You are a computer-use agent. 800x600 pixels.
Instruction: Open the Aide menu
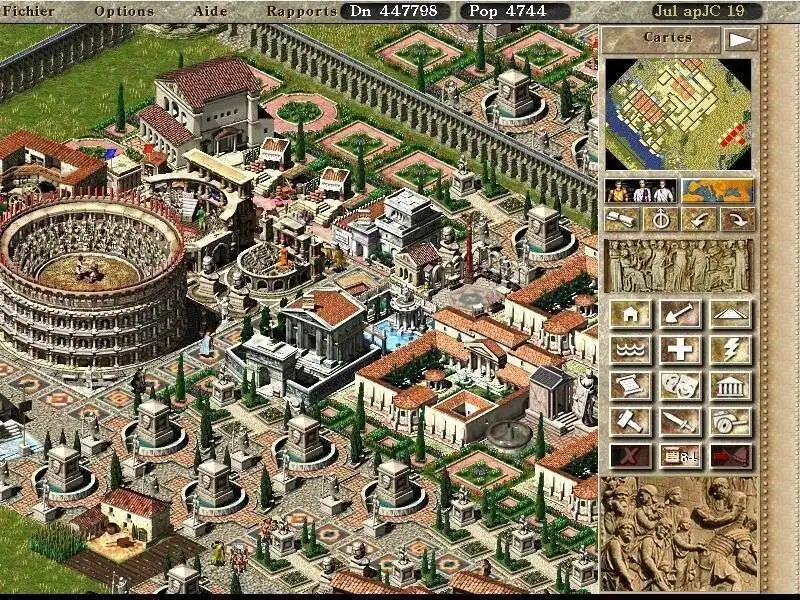click(209, 11)
